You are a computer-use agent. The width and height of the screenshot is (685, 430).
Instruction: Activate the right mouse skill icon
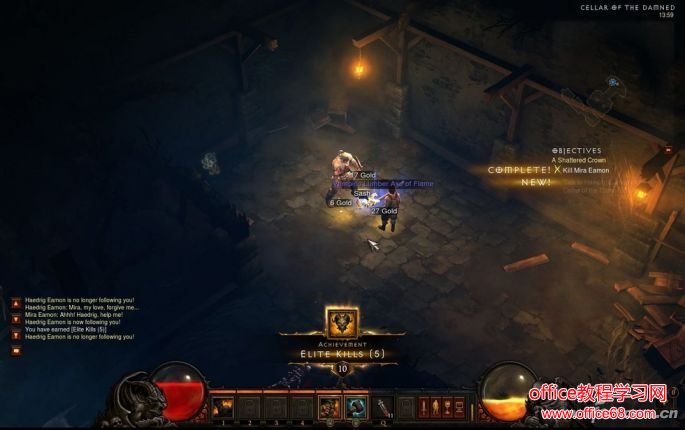356,407
